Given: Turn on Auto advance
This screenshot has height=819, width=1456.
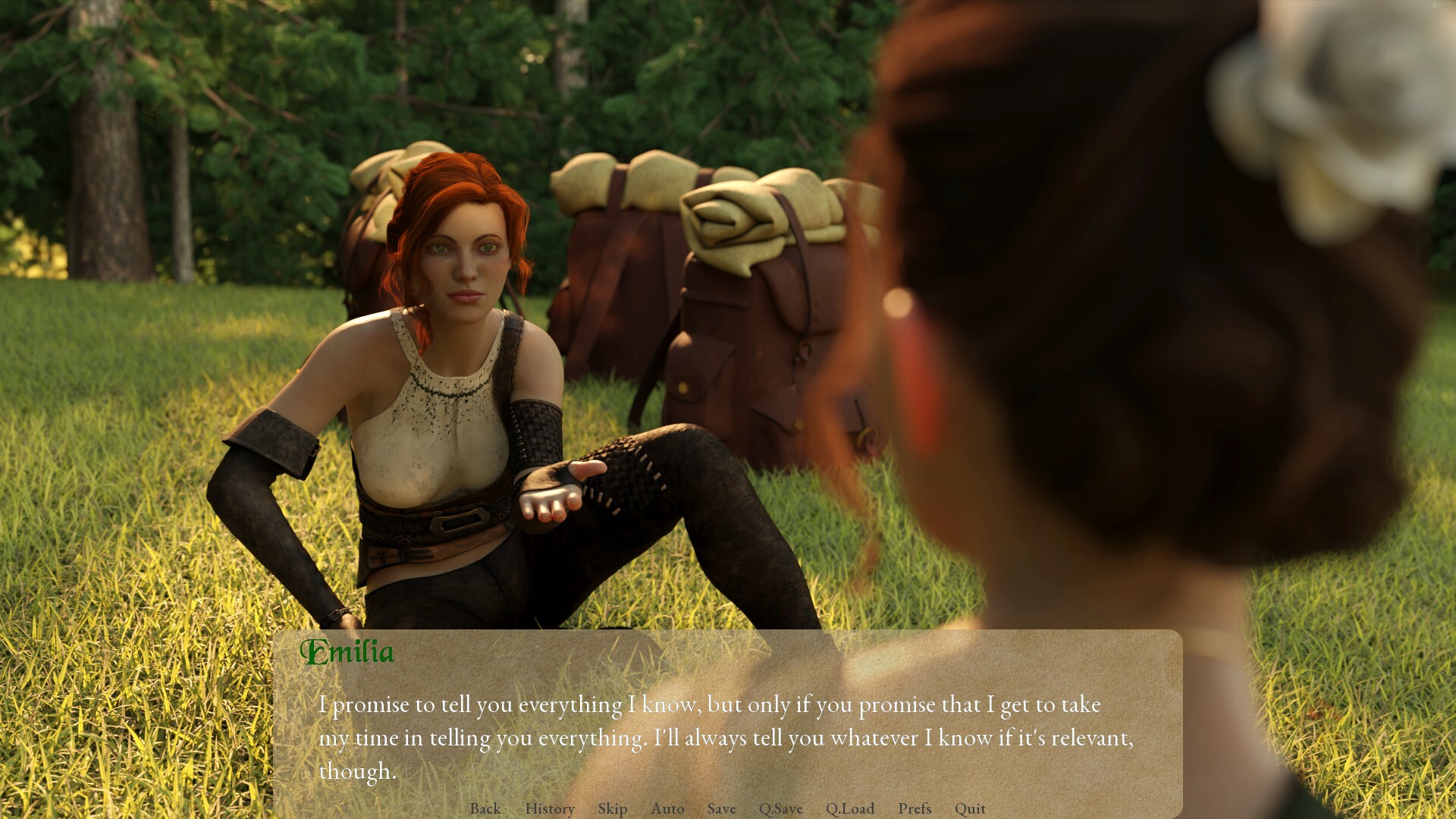Looking at the screenshot, I should [667, 808].
